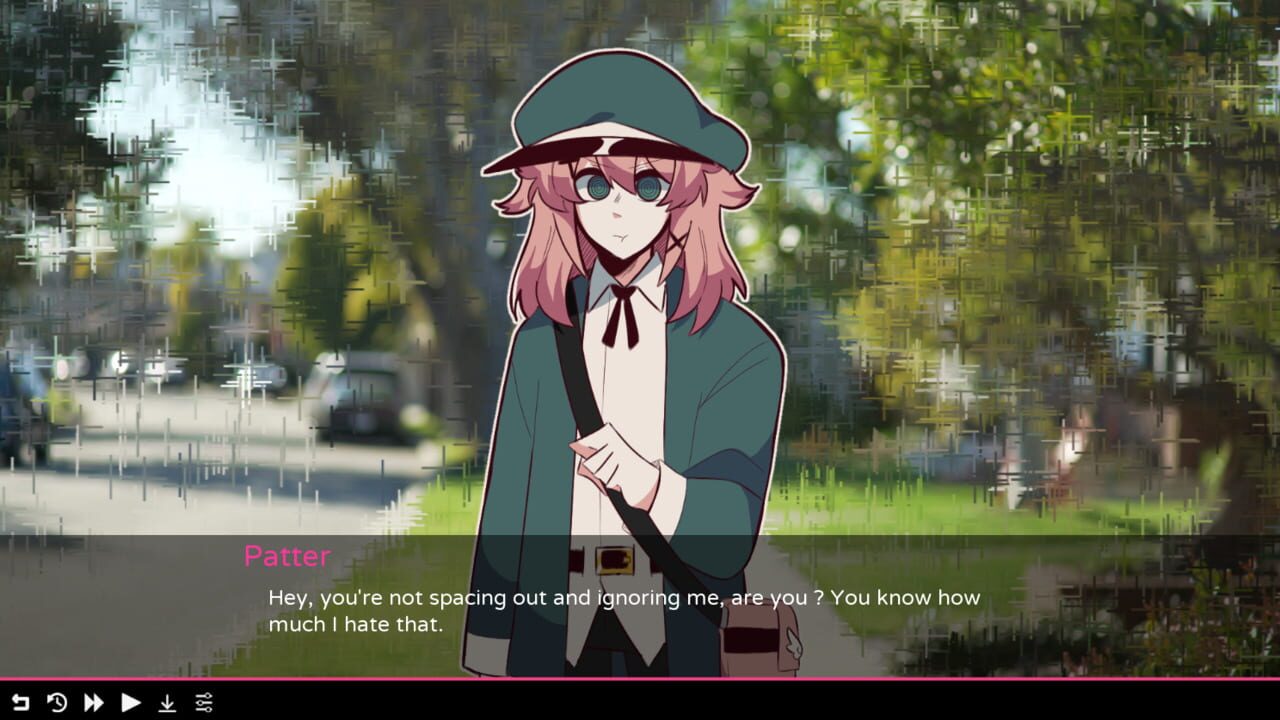Rollback dialogue with the return arrow icon
Viewport: 1280px width, 720px height.
[21, 702]
